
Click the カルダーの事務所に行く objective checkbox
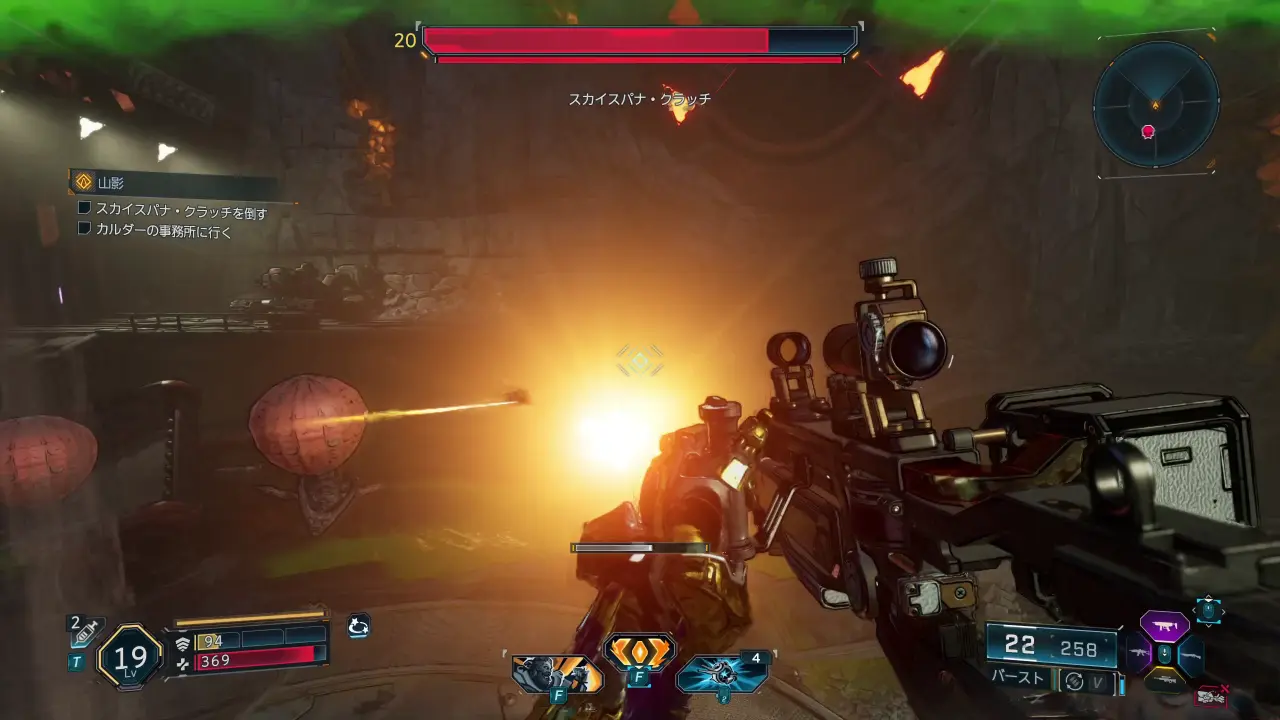click(x=85, y=229)
